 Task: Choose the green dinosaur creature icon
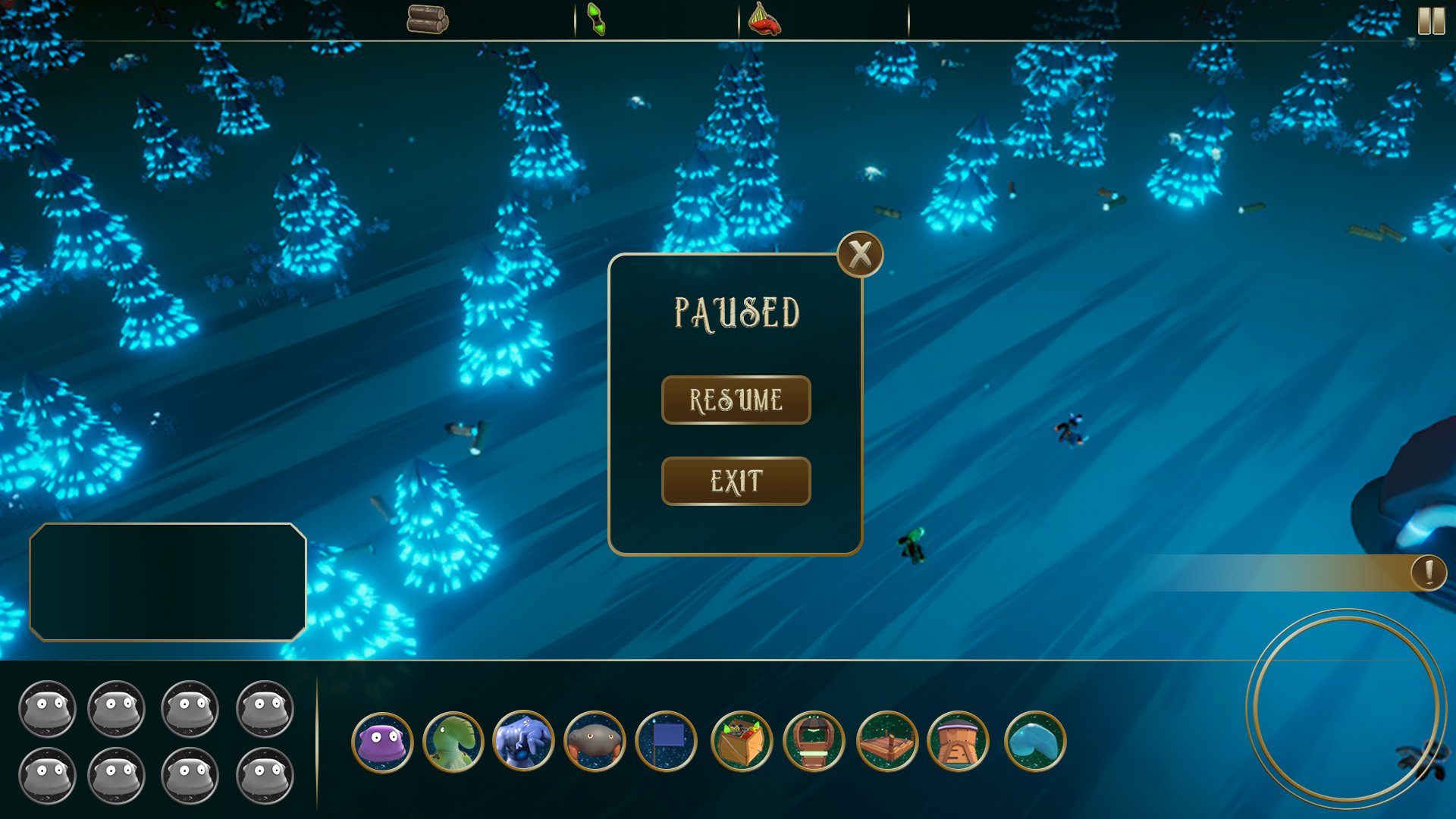coord(453,742)
